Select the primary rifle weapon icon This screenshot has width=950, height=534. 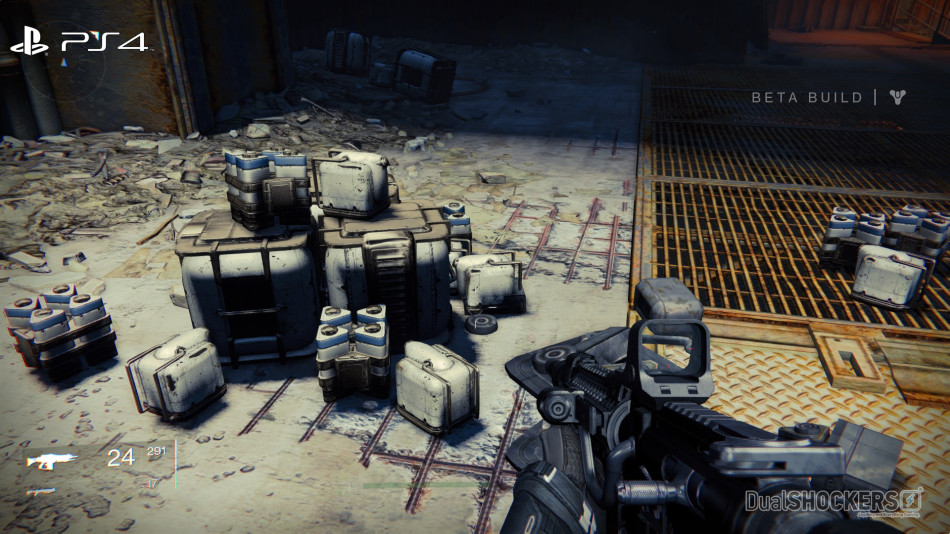(52, 461)
